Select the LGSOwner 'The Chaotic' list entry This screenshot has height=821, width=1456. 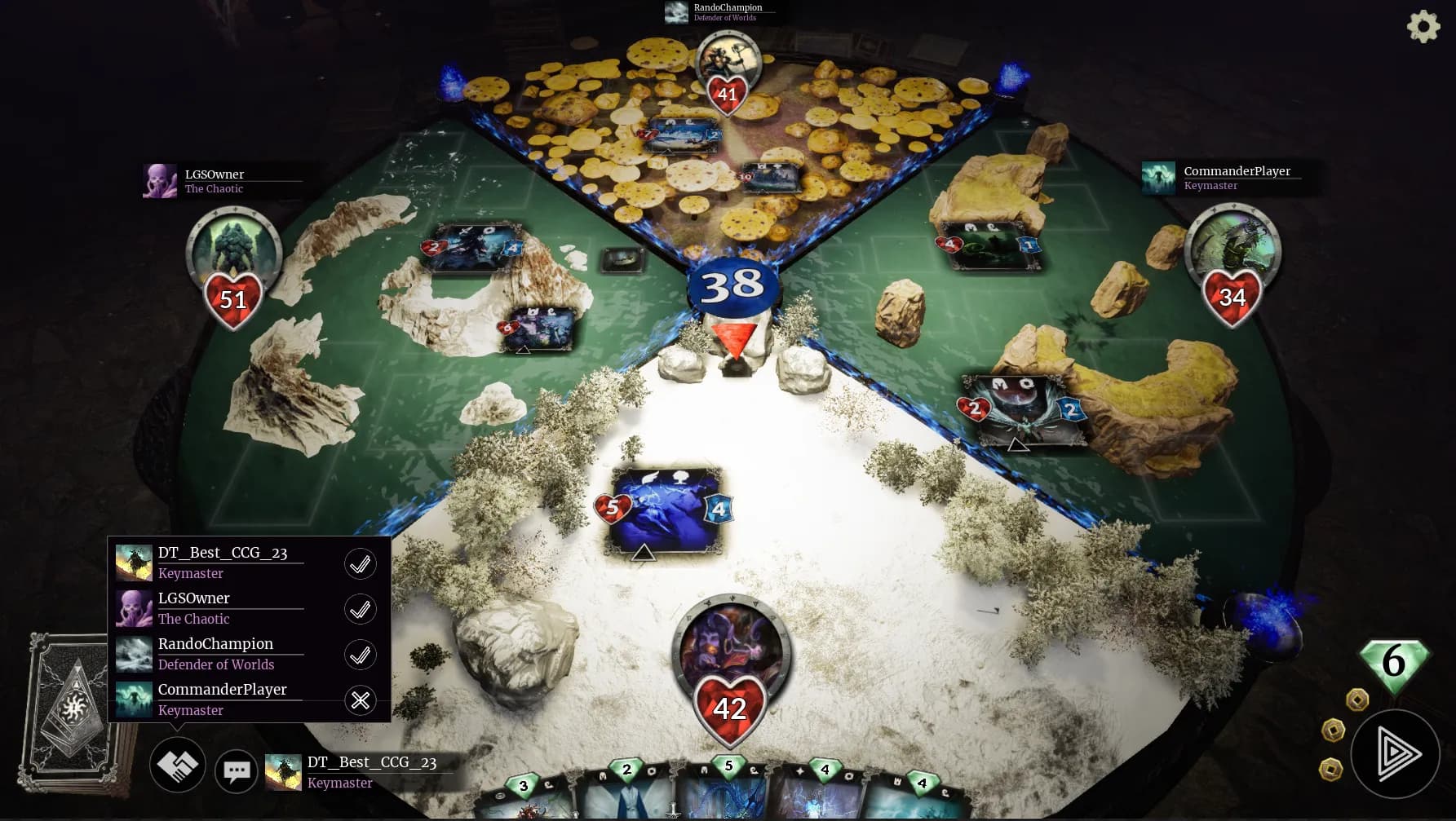[193, 607]
